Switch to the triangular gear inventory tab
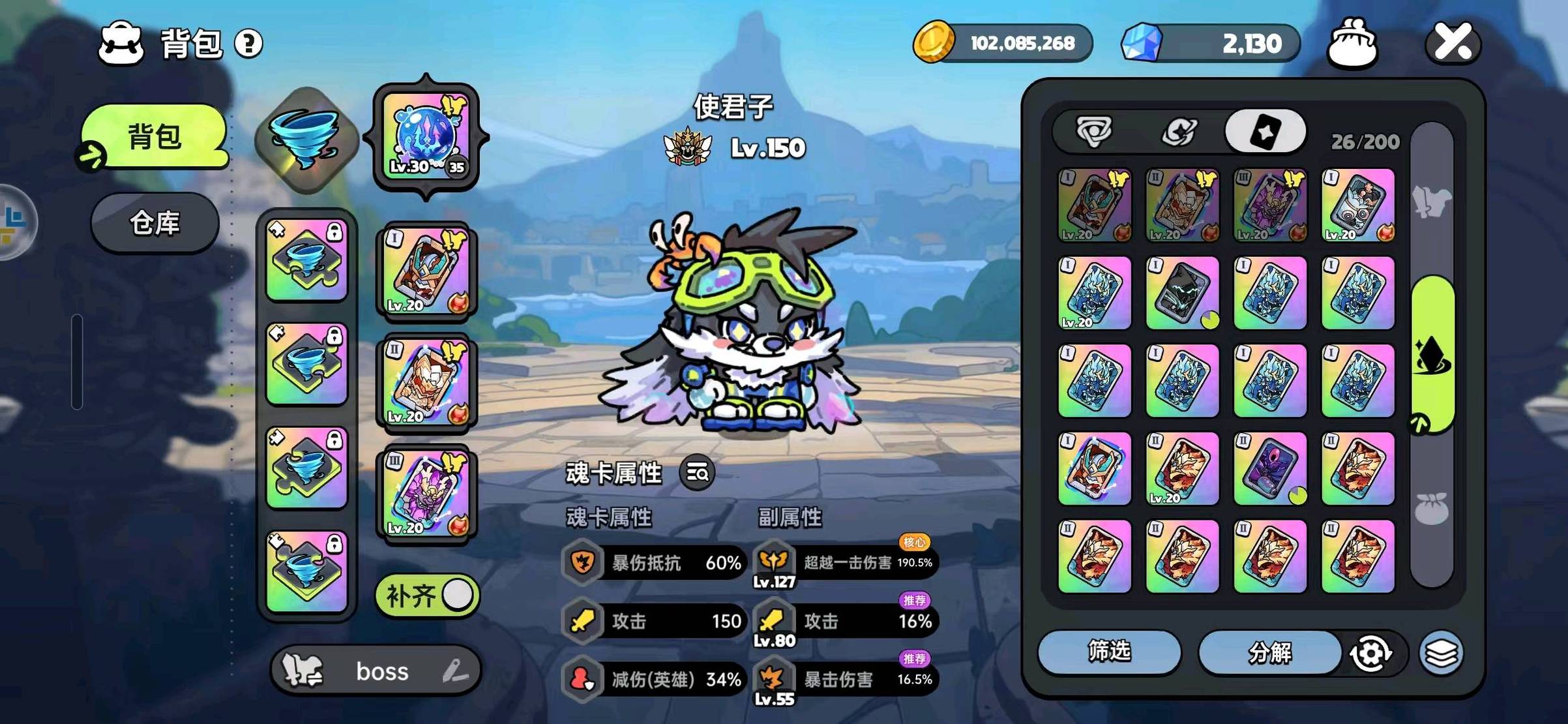Viewport: 1568px width, 724px height. (1094, 132)
